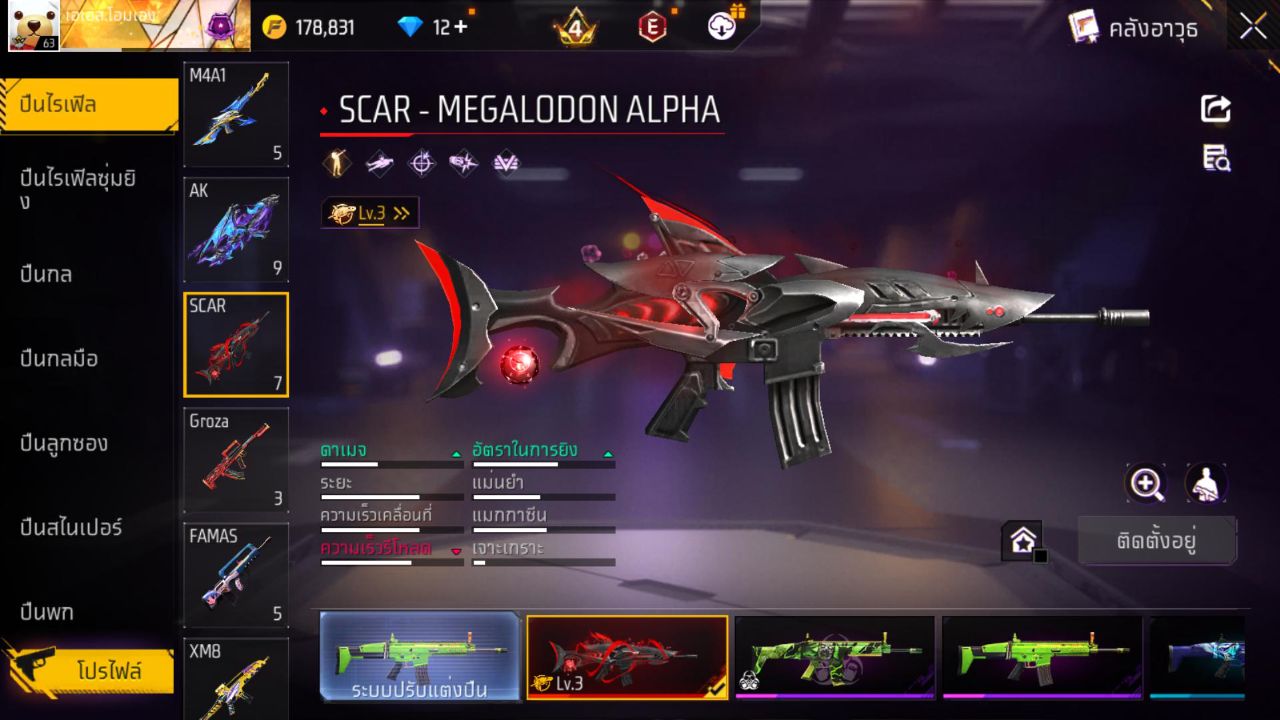This screenshot has height=720, width=1280.
Task: Click the gold crown level 4 badge
Action: [x=574, y=28]
